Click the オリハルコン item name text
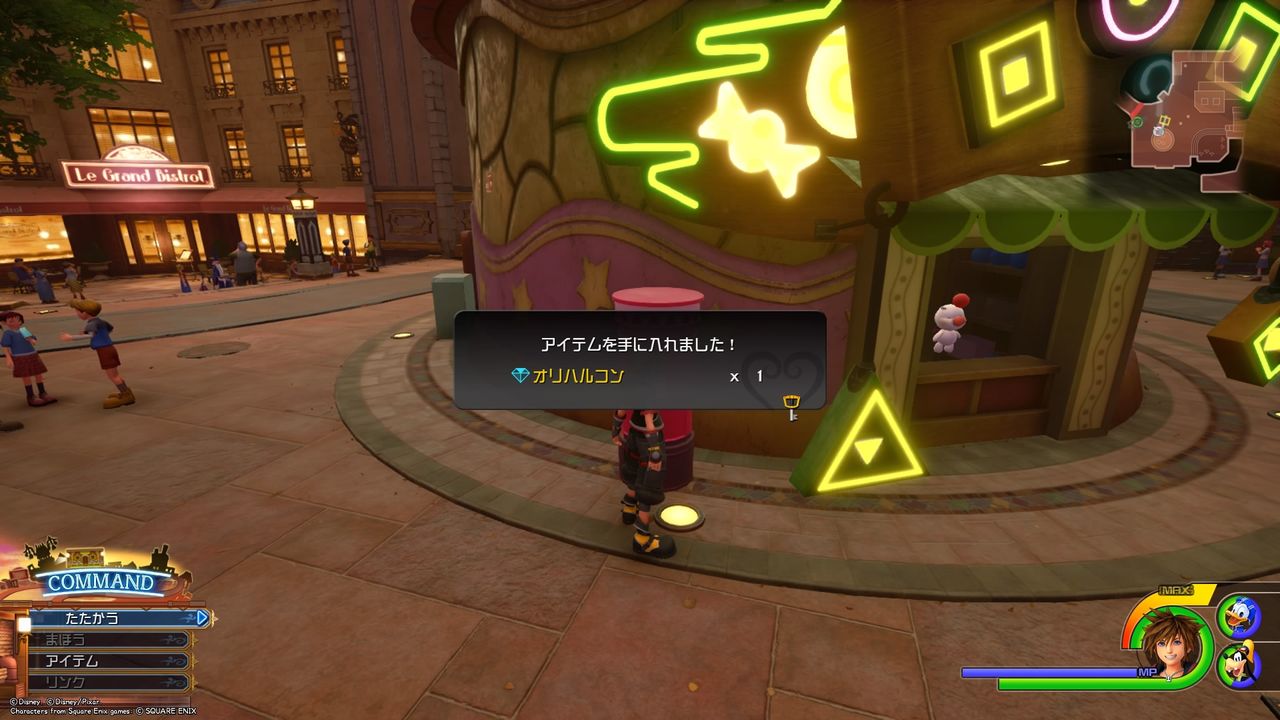This screenshot has width=1280, height=720. tap(580, 376)
